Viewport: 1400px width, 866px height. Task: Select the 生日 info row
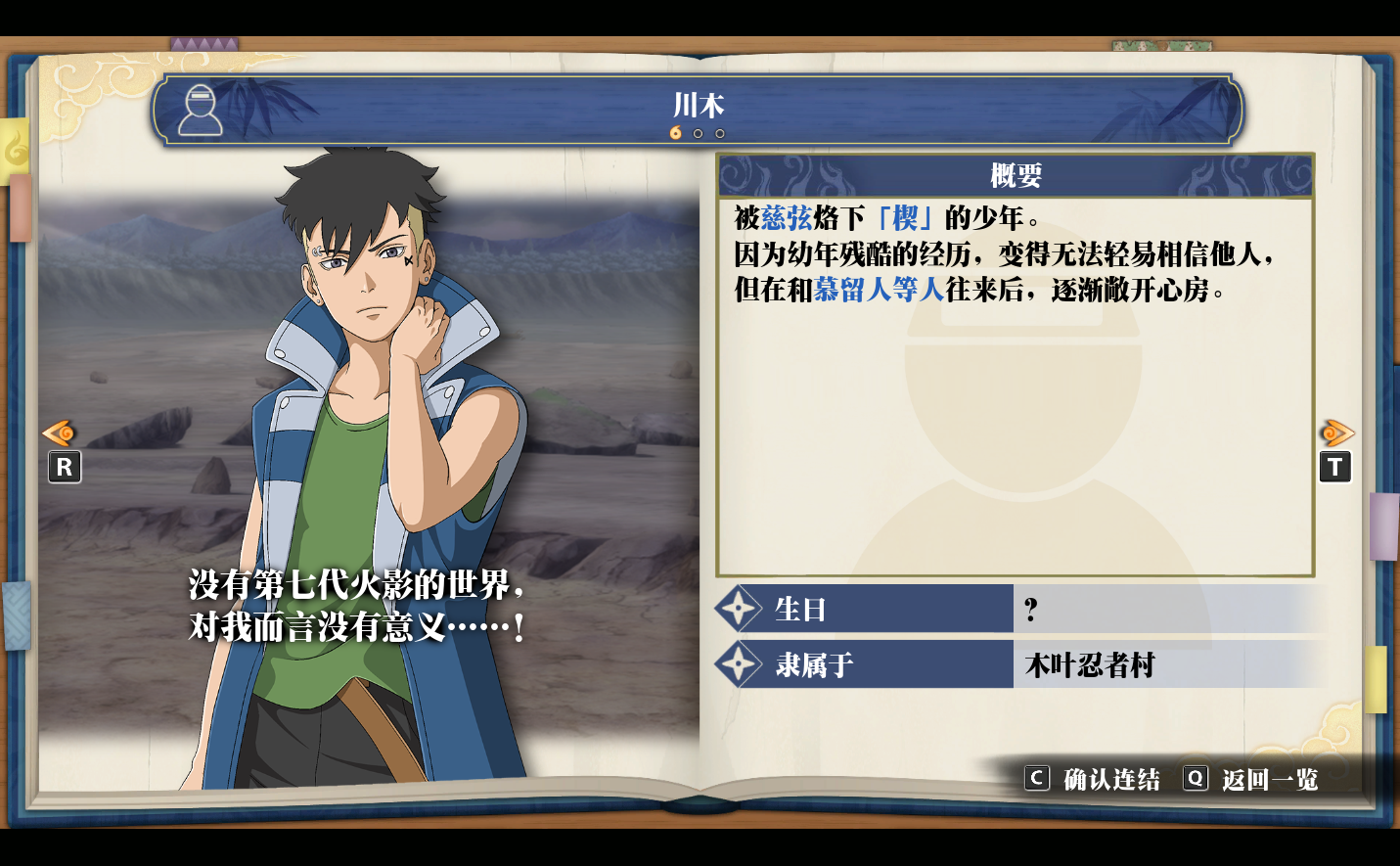[1017, 610]
